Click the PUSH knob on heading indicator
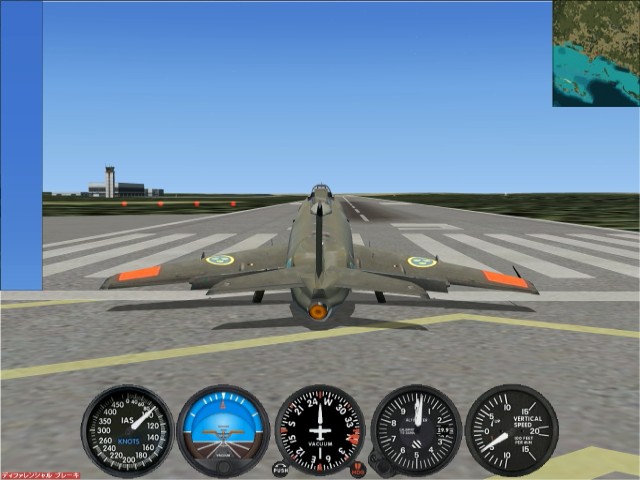 (280, 468)
